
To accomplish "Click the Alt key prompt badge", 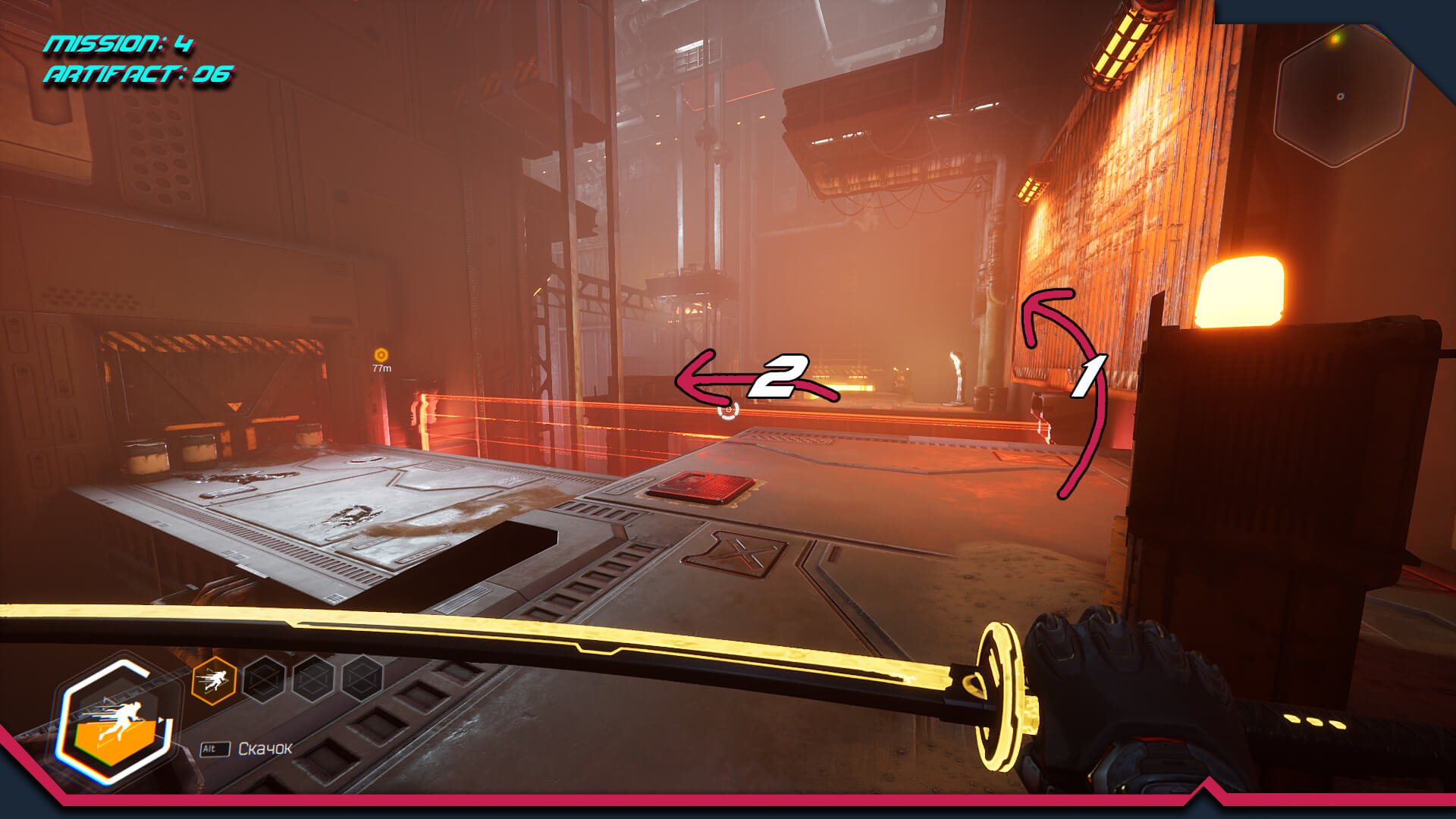I will (x=215, y=748).
